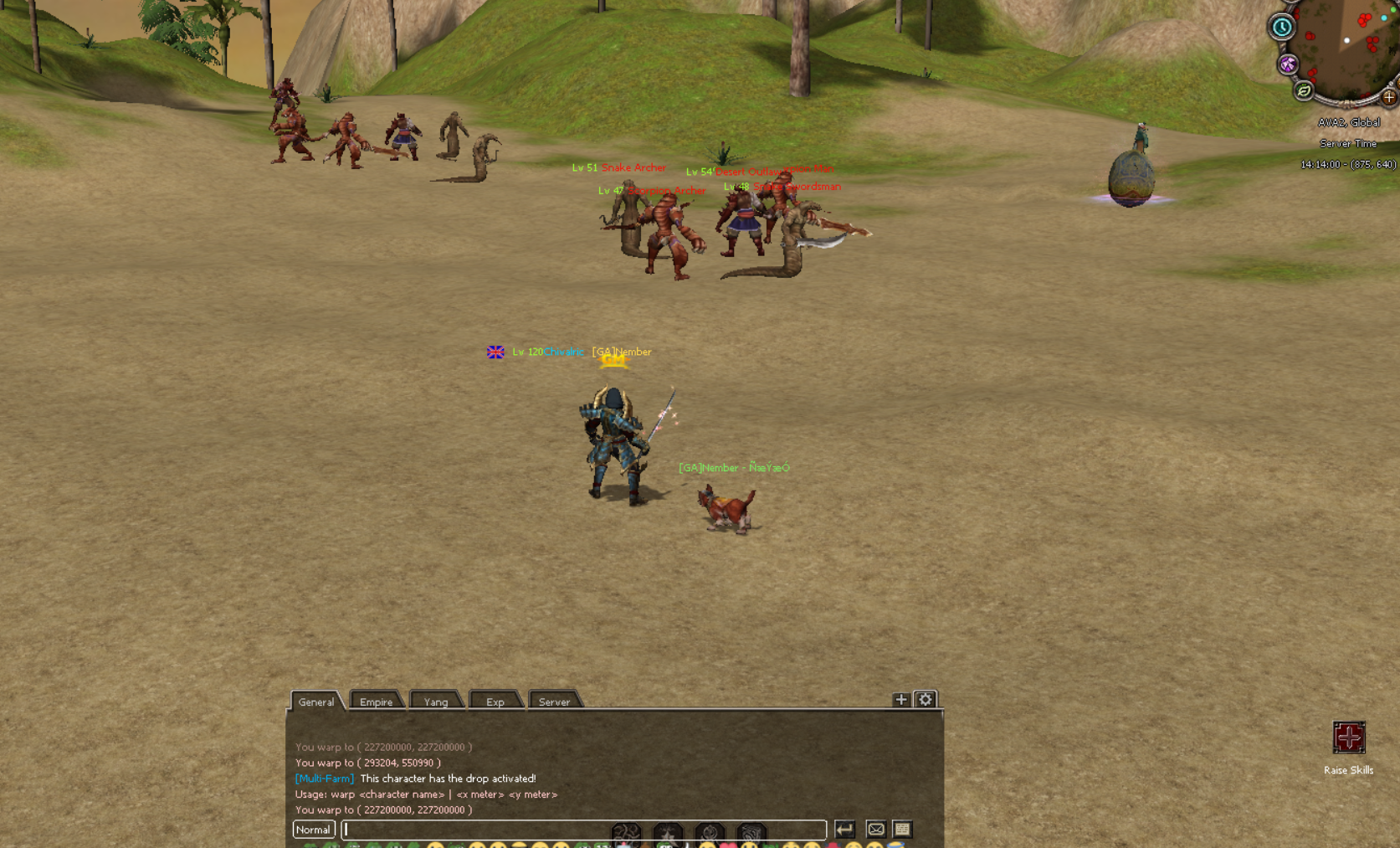The height and width of the screenshot is (848, 1400).
Task: Toggle the rightmost hexagonal chat-effect icon
Action: click(x=752, y=830)
